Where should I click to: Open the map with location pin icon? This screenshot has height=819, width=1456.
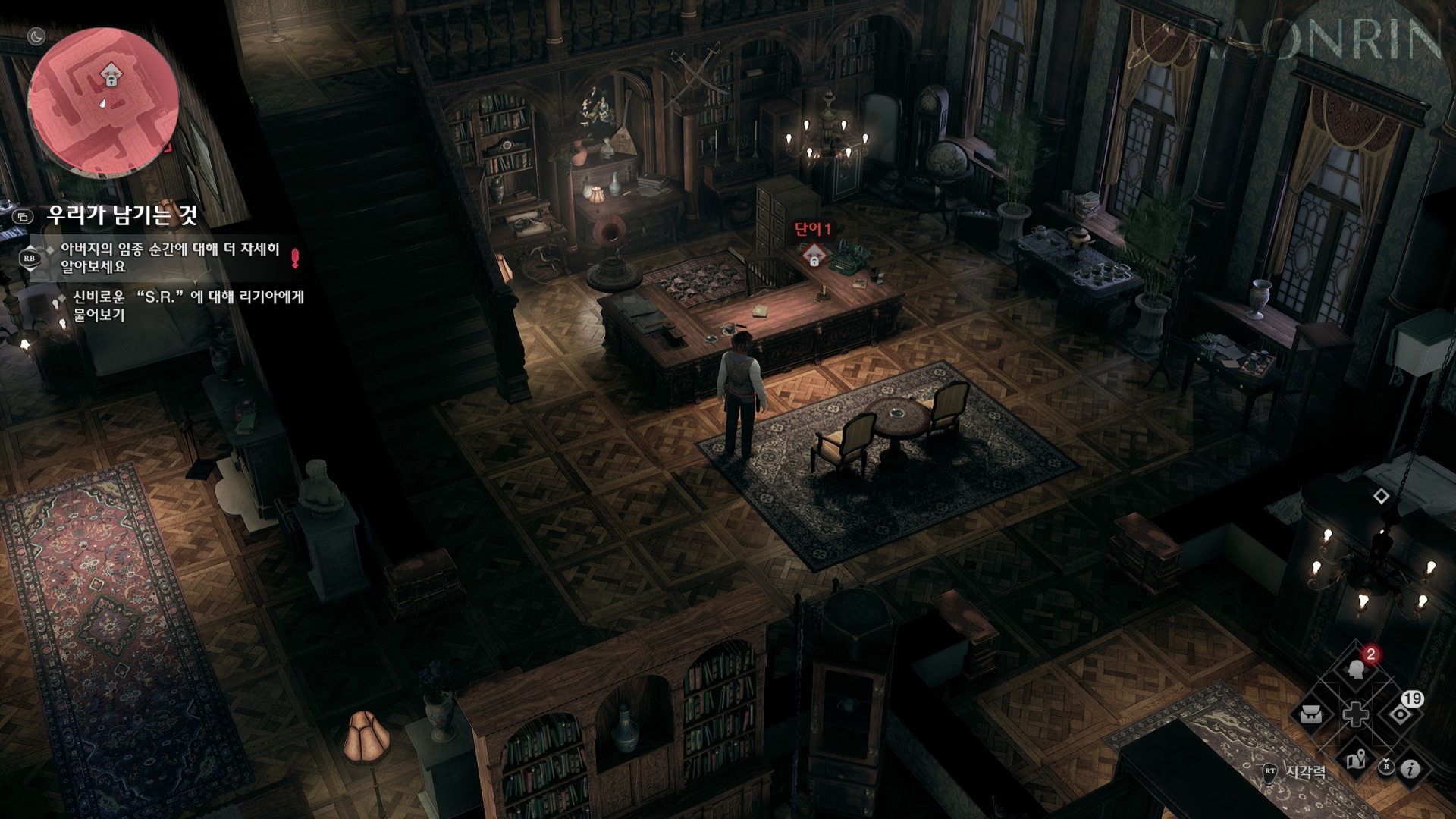[x=1356, y=760]
